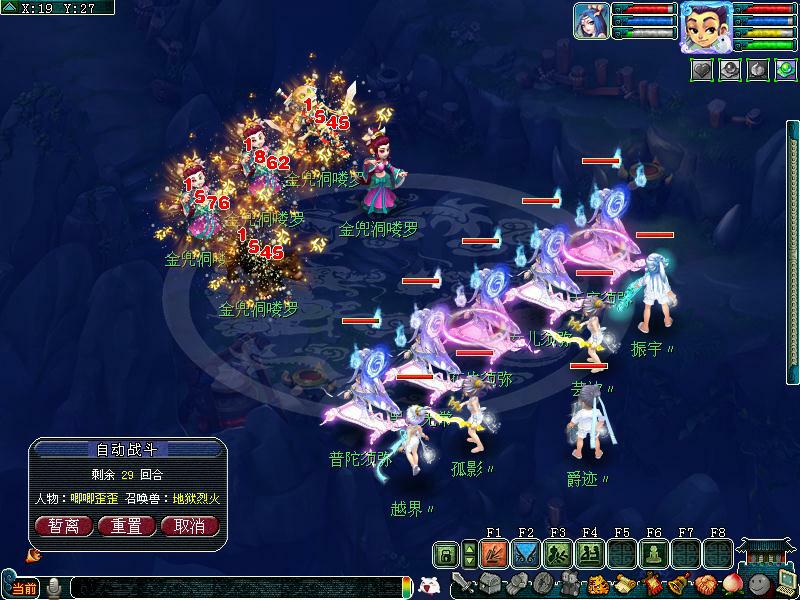Screen dimensions: 800x600
Task: Click the 暂离 button in auto-battle panel
Action: click(x=64, y=525)
